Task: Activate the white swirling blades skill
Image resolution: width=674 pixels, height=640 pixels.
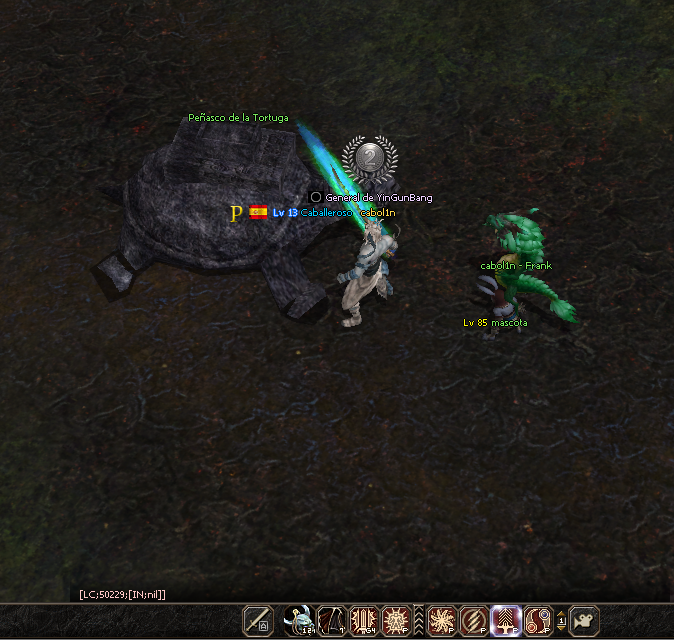Action: coord(441,620)
